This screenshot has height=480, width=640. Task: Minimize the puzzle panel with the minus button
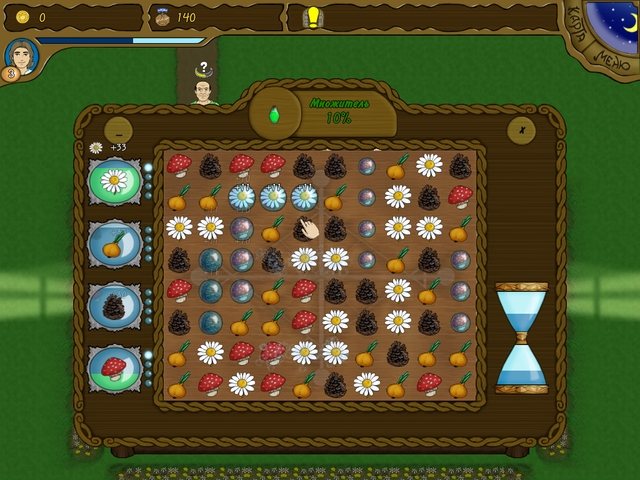(x=118, y=129)
